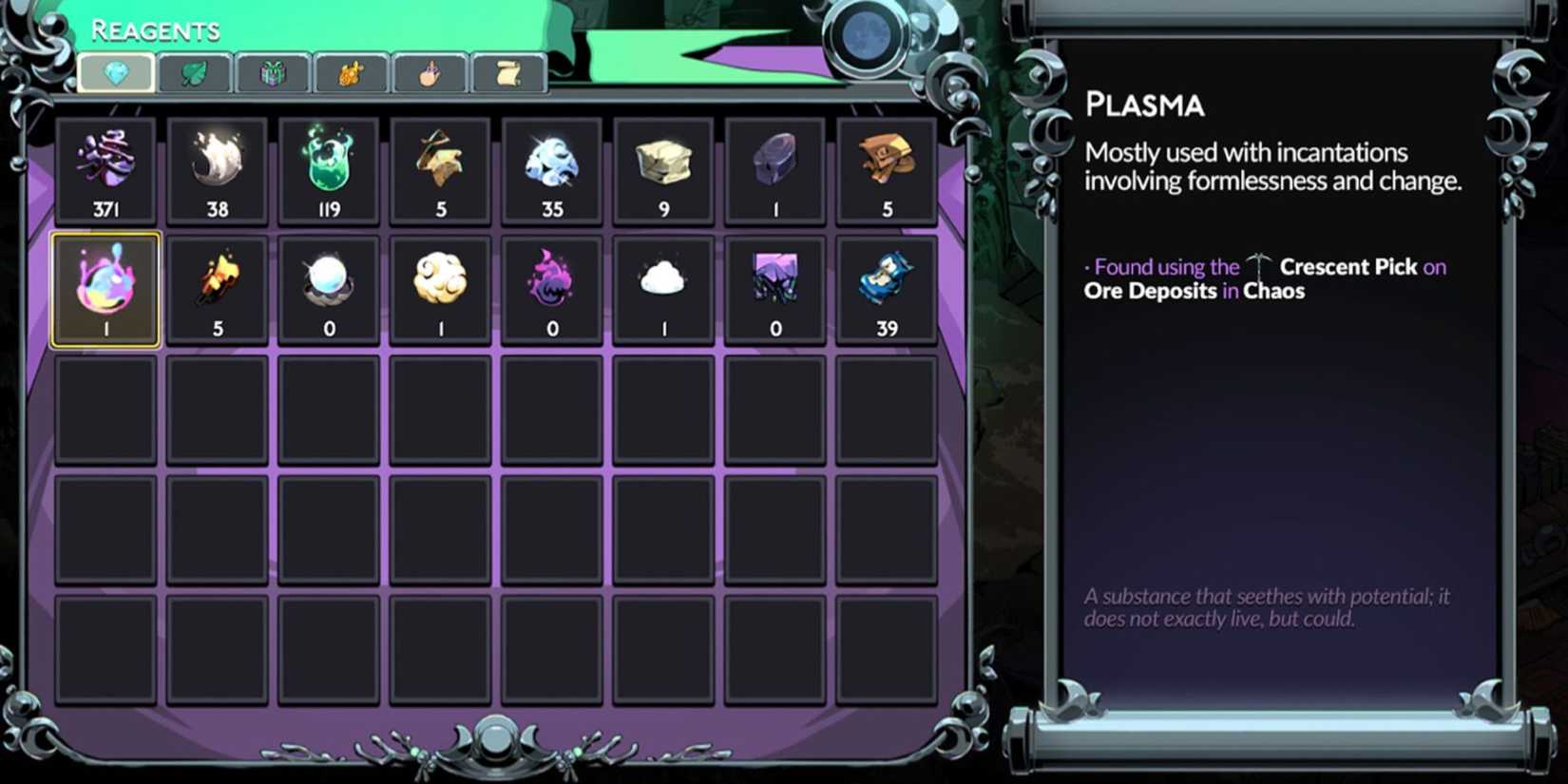Click an empty inventory slot
The height and width of the screenshot is (784, 1568).
pyautogui.click(x=106, y=411)
